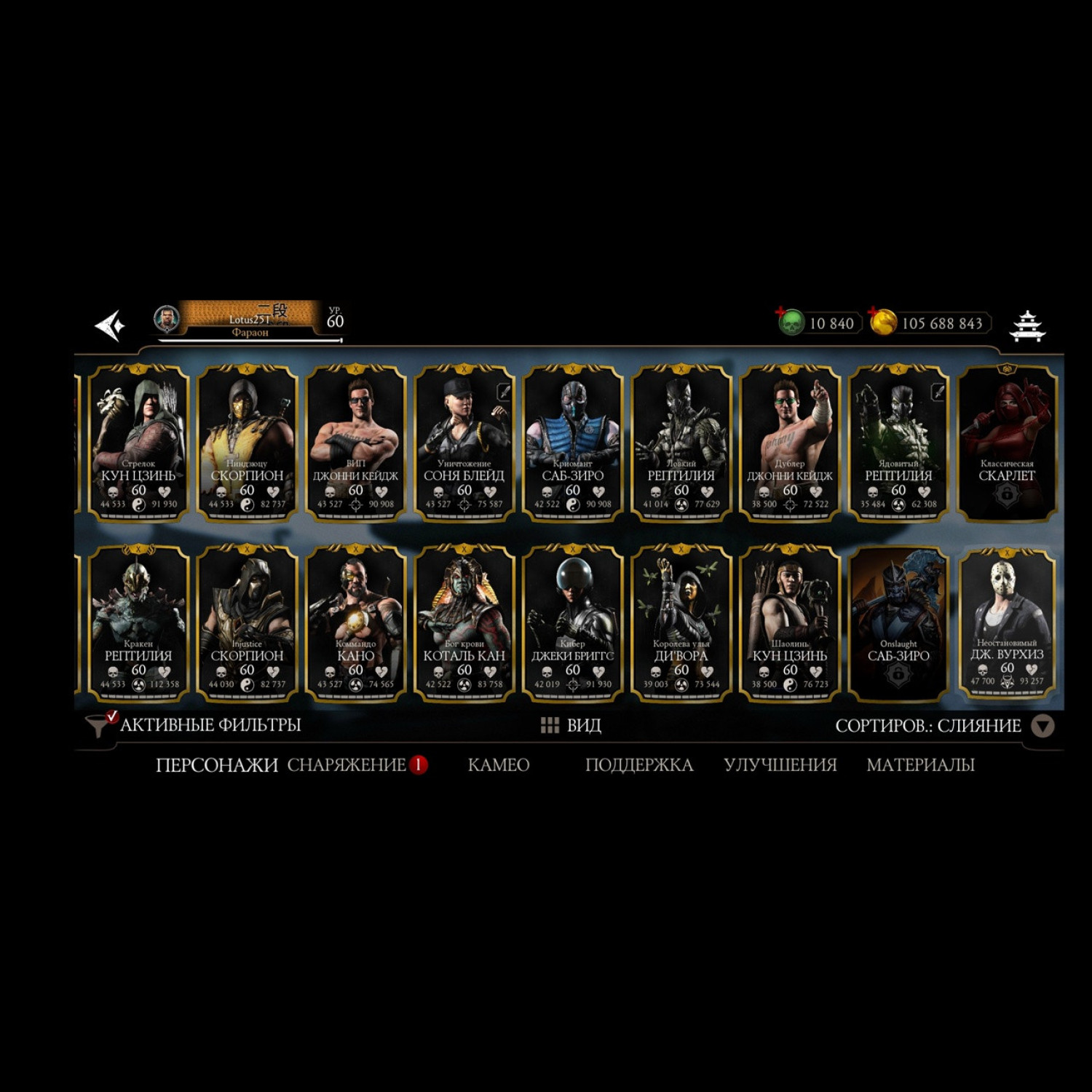Open the Активные фильтры filter options
1092x1092 pixels.
pyautogui.click(x=194, y=725)
